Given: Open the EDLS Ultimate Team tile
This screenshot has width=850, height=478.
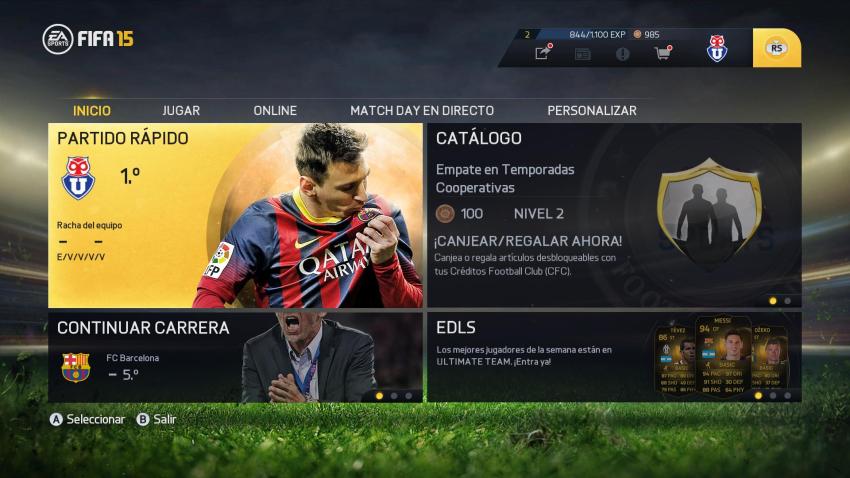Looking at the screenshot, I should (614, 357).
